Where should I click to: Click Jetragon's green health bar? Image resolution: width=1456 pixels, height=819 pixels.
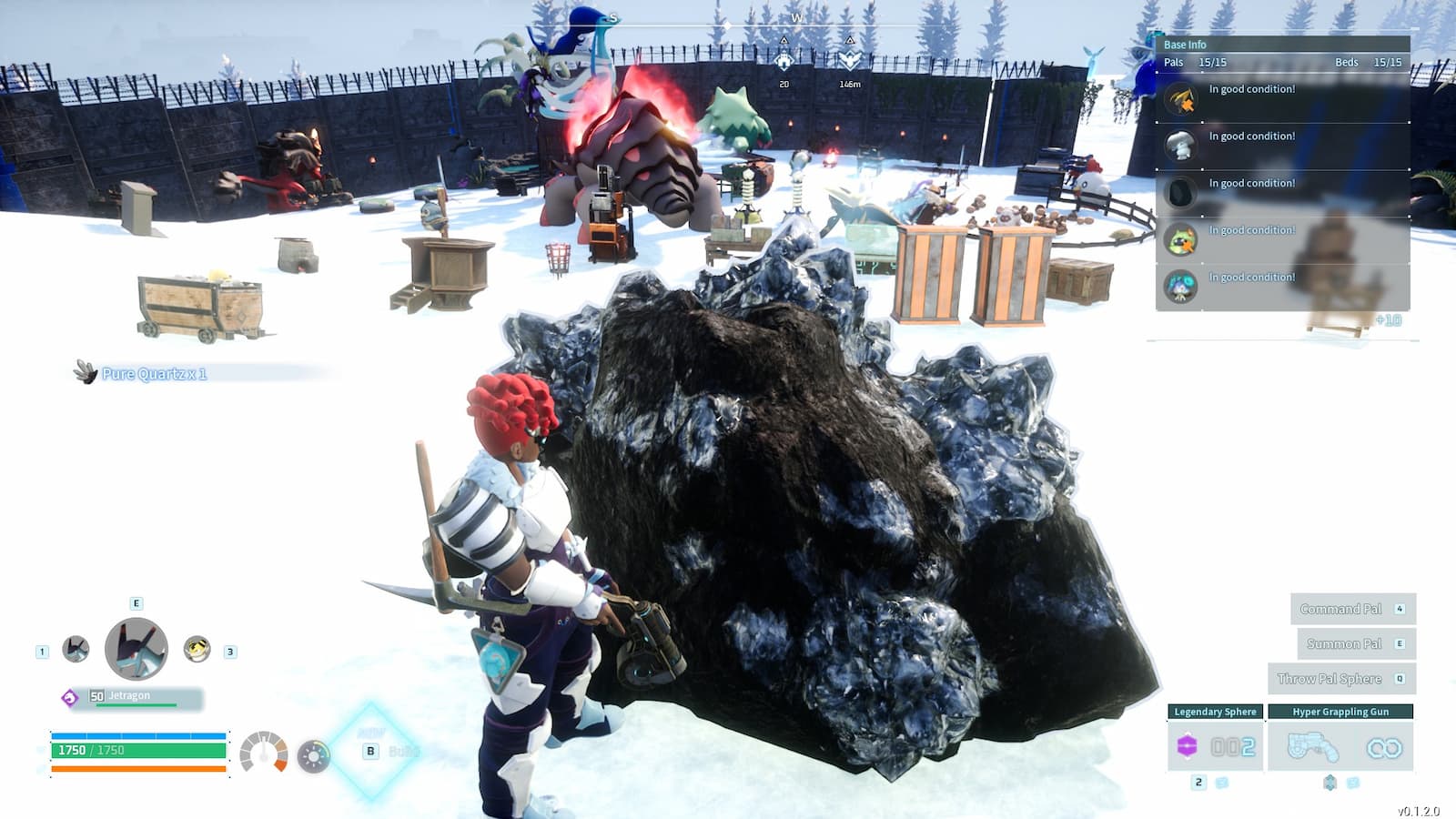coord(136,705)
